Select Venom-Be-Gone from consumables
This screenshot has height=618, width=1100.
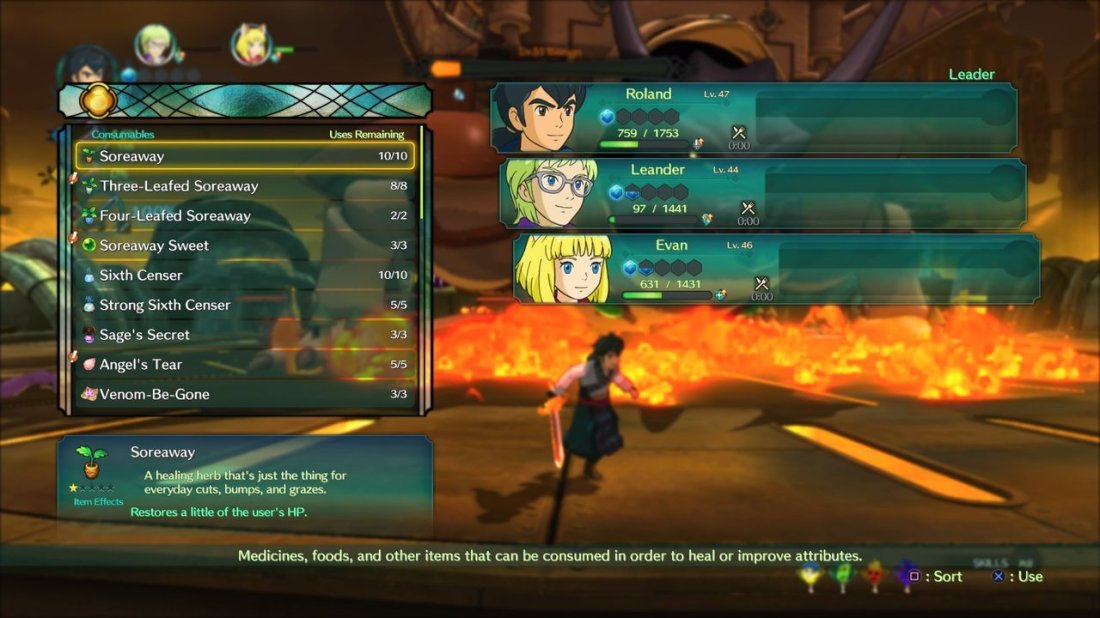point(245,394)
